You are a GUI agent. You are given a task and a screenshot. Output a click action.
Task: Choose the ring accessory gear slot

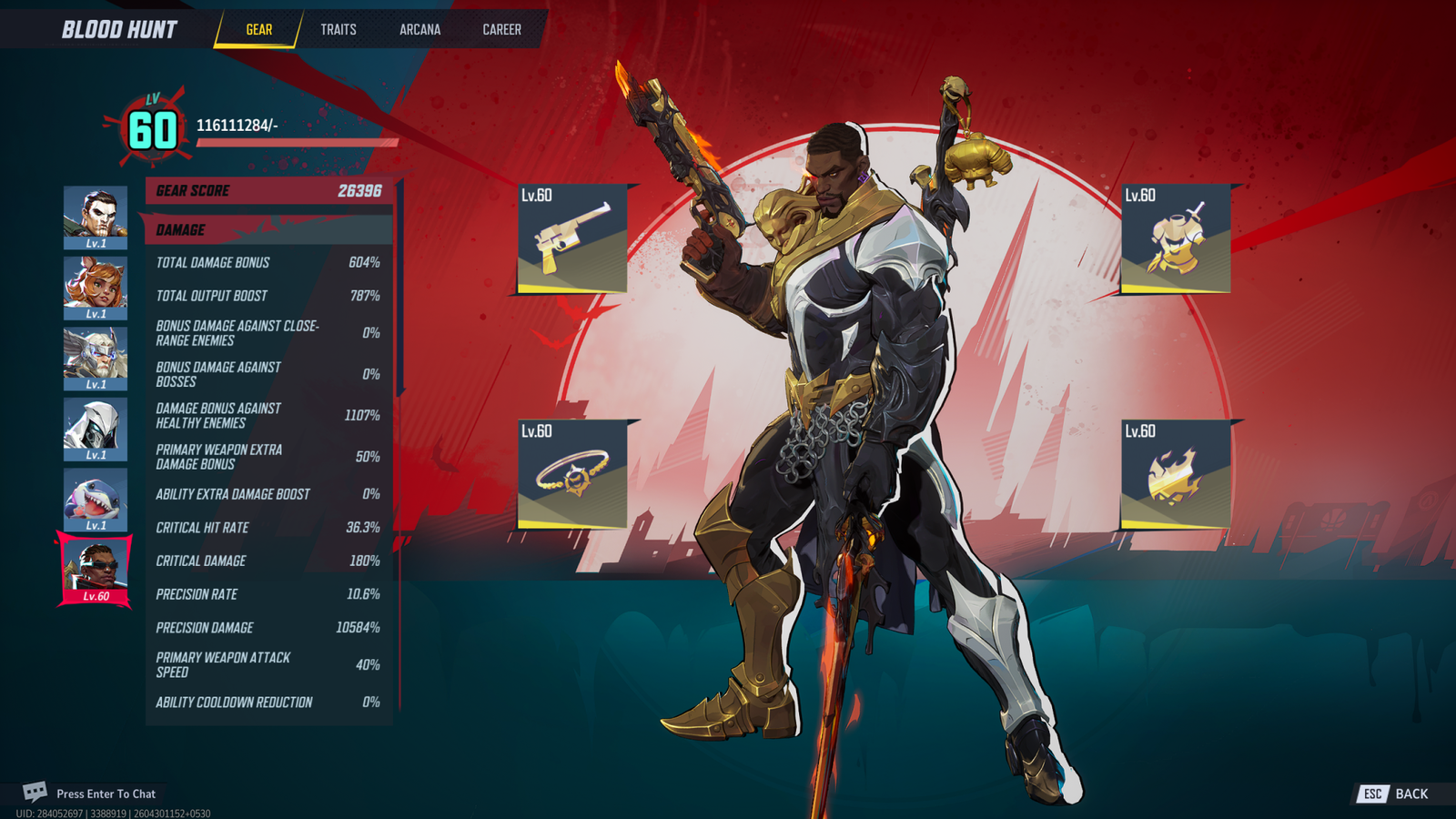(572, 474)
